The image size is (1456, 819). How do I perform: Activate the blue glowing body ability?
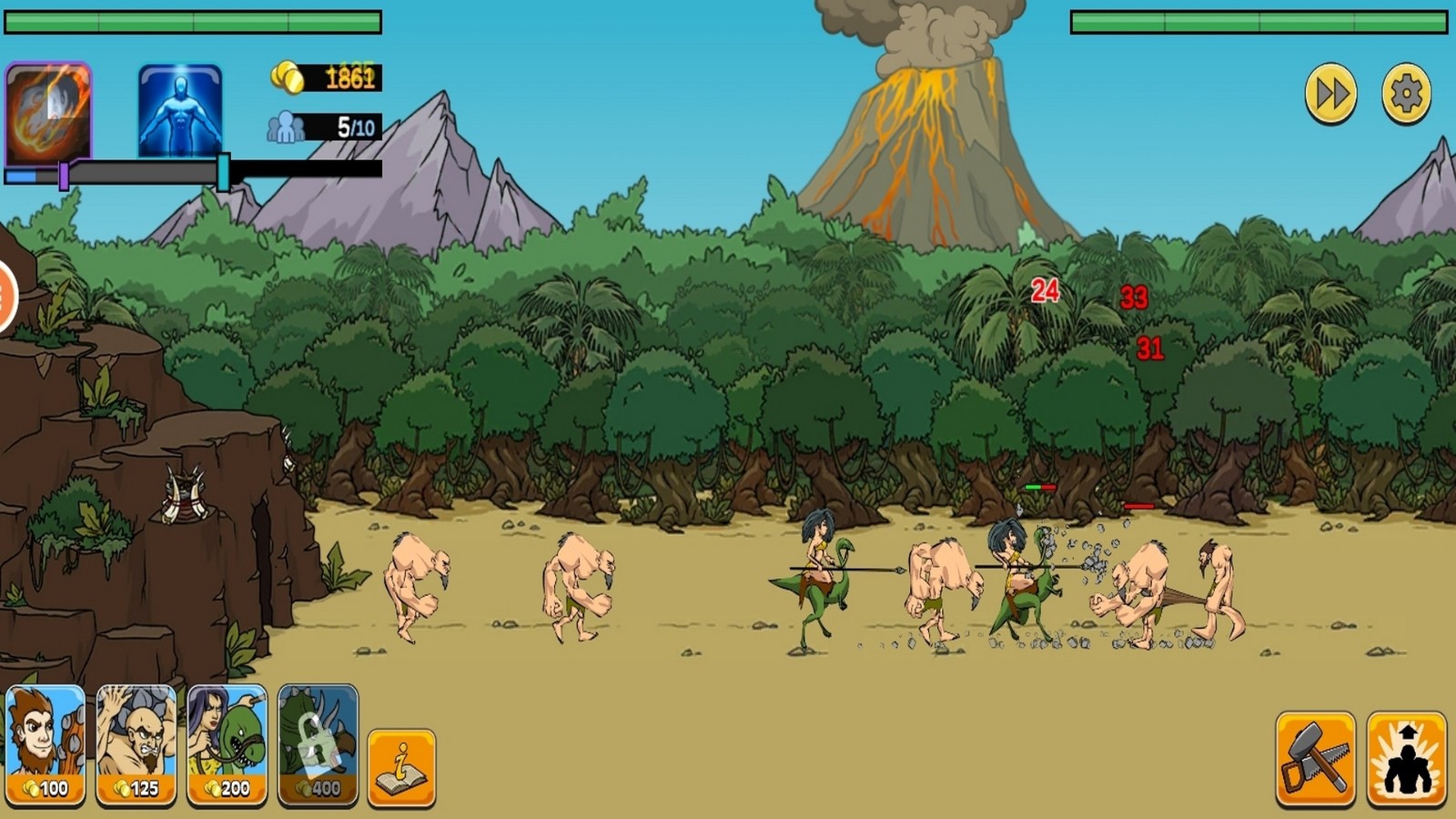(180, 111)
